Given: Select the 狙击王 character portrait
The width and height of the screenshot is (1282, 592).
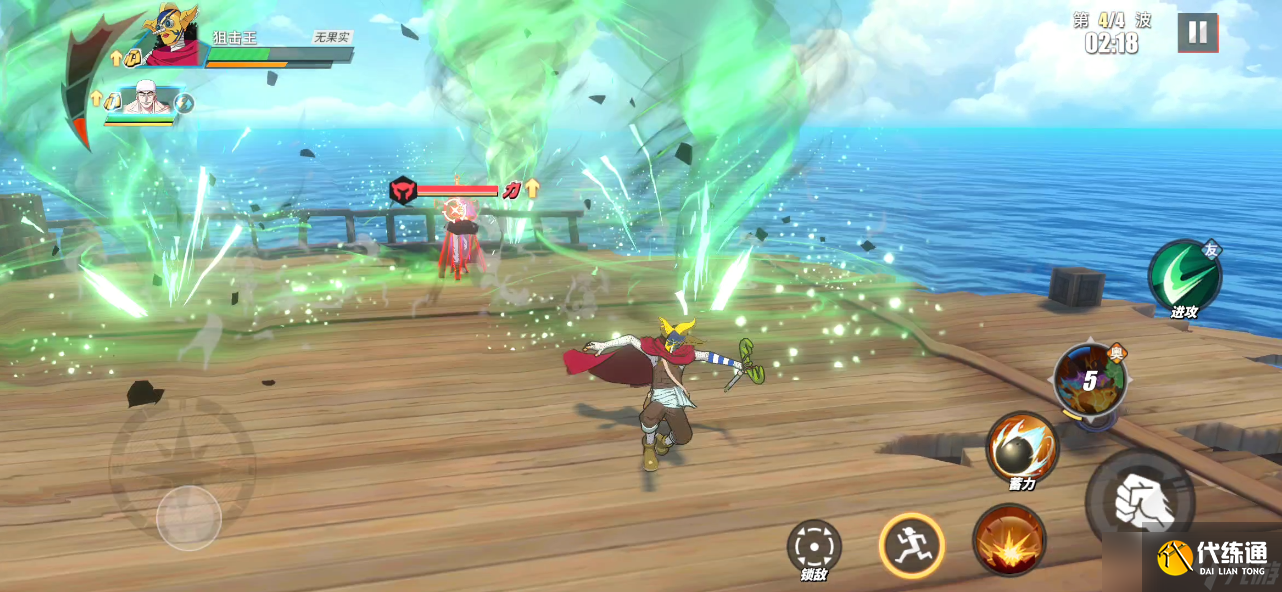Looking at the screenshot, I should [171, 38].
